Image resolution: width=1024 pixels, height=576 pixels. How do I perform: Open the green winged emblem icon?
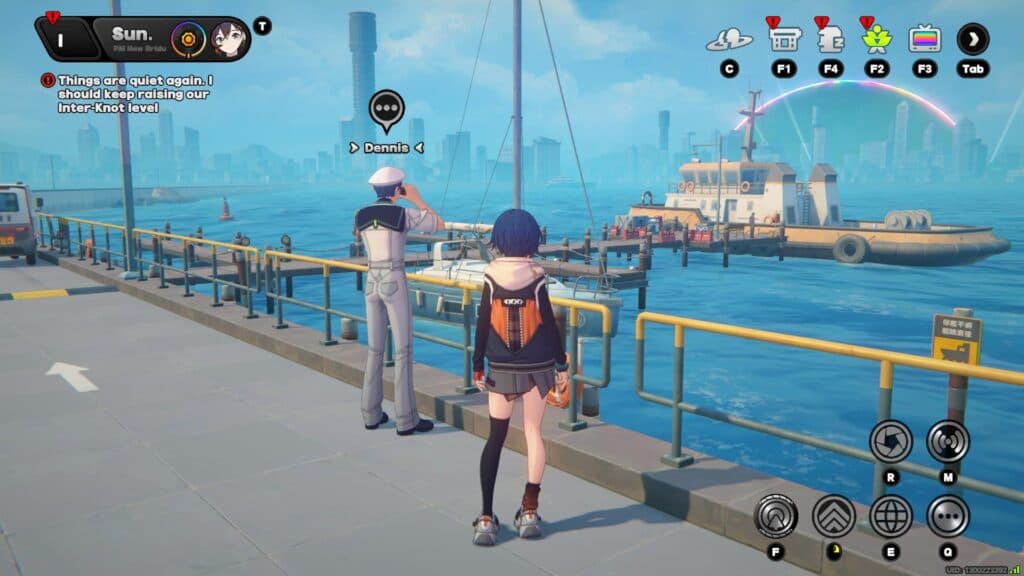point(877,39)
